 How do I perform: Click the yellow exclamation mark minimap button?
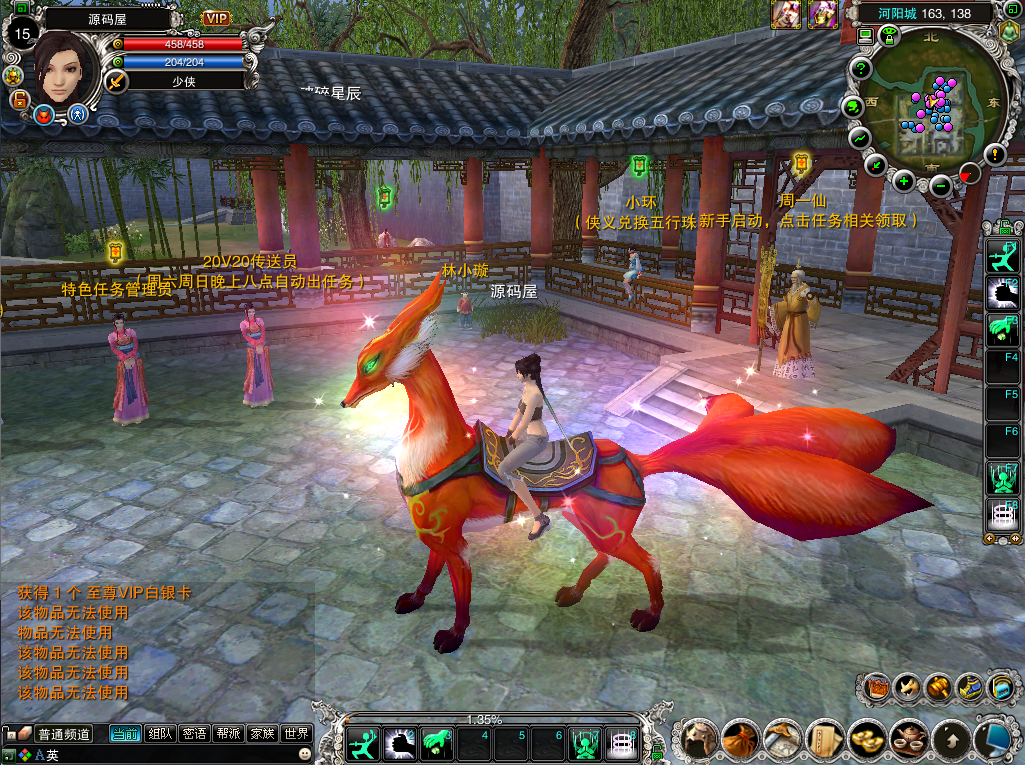[x=994, y=154]
